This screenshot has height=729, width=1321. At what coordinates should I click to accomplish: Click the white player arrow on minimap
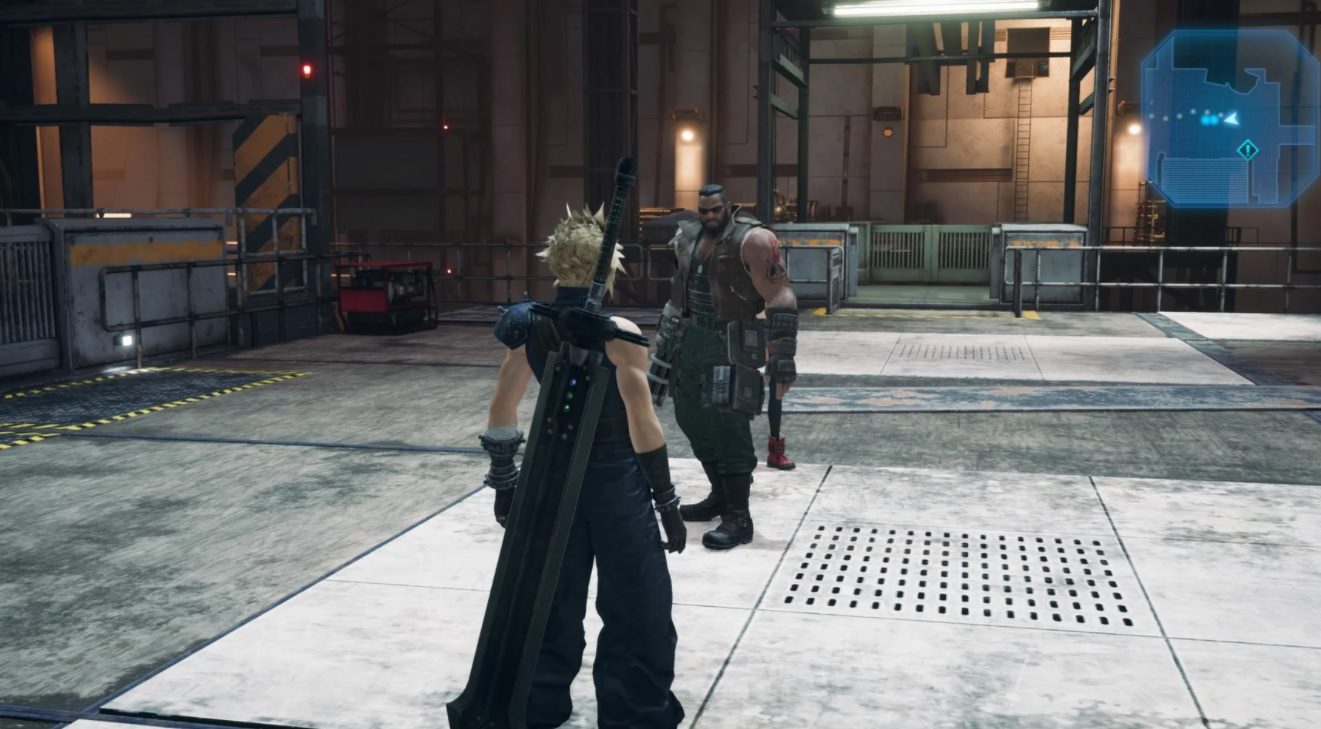tap(1232, 118)
